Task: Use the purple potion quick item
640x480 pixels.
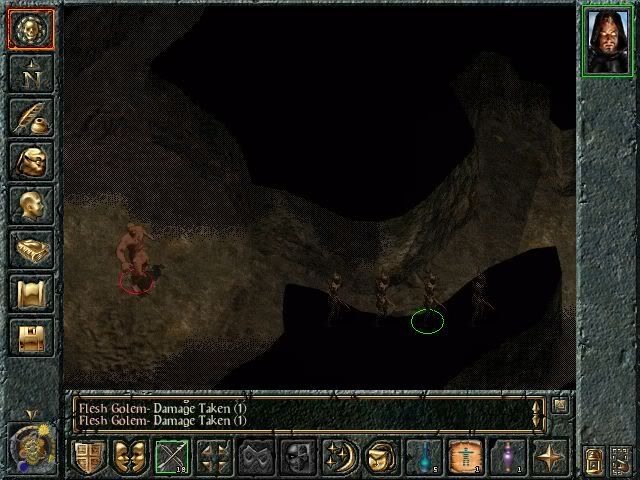Action: point(507,457)
